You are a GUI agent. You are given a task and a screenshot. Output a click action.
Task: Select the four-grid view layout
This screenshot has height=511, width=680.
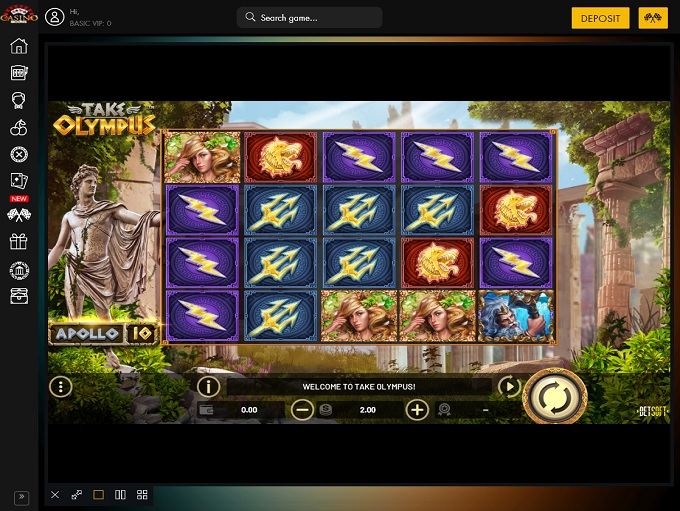[142, 495]
